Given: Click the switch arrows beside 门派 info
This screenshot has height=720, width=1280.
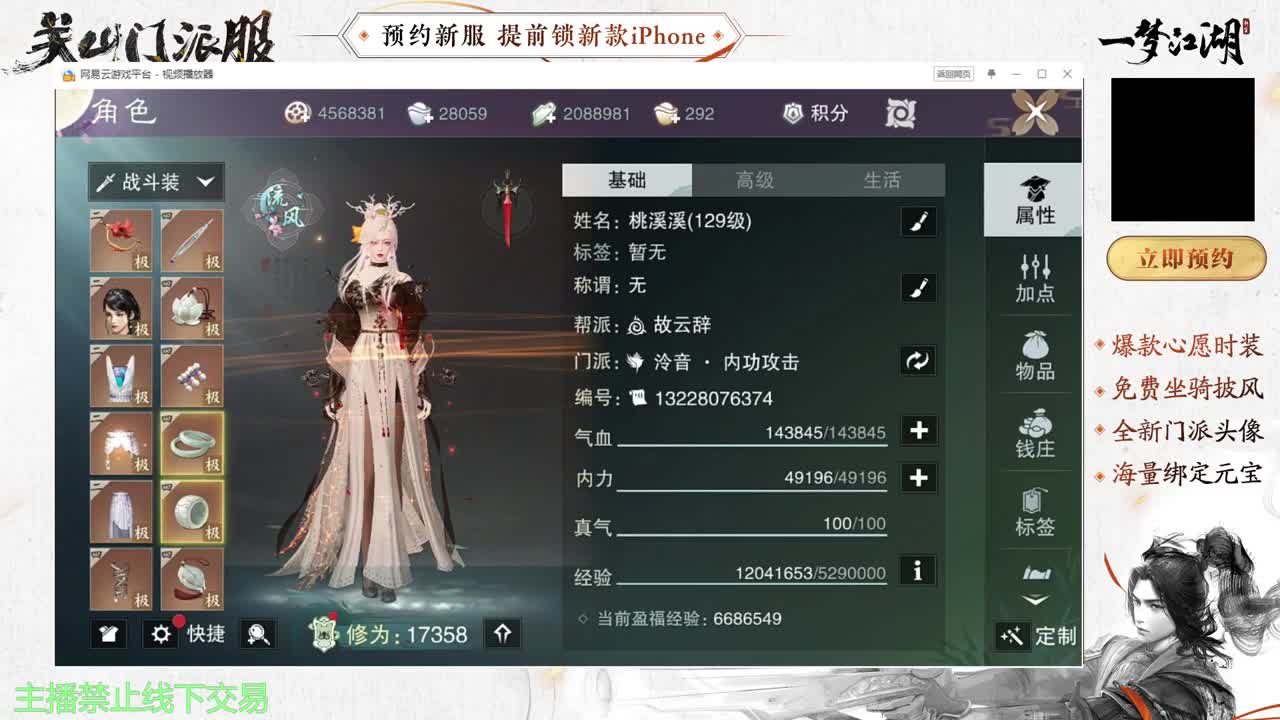Looking at the screenshot, I should pyautogui.click(x=916, y=363).
